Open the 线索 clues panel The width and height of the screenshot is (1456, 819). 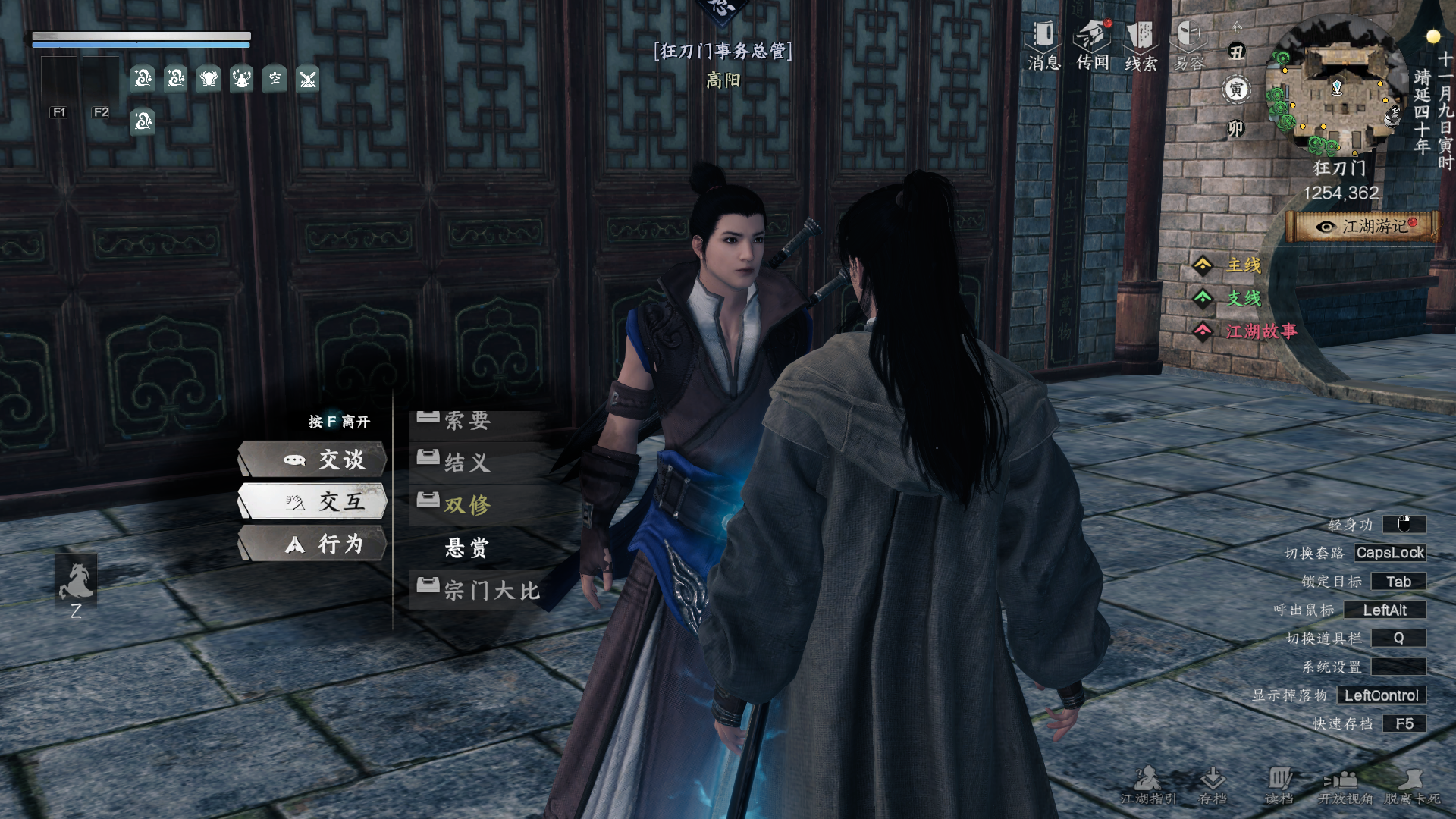[1141, 45]
